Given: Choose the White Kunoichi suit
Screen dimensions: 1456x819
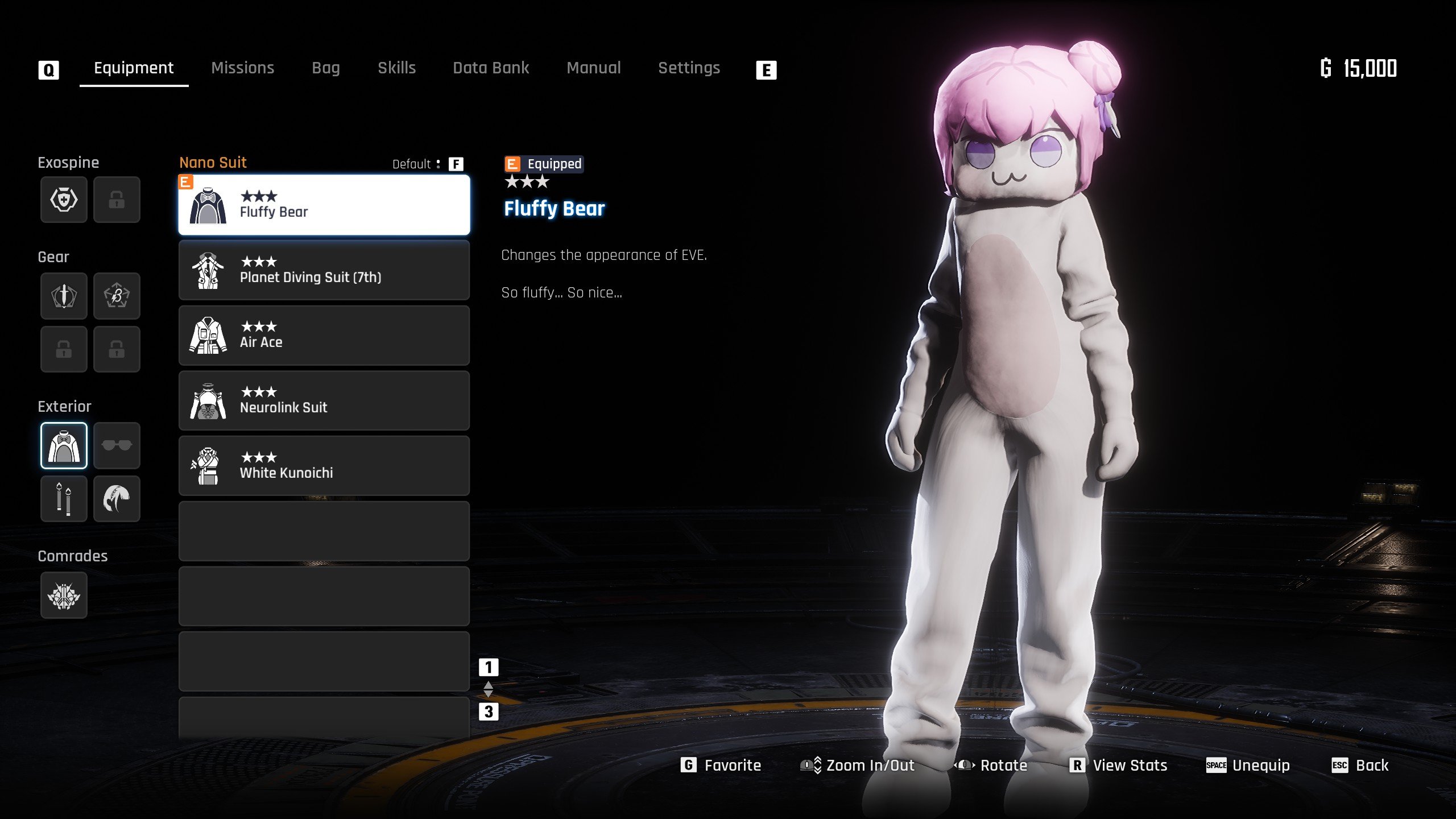Looking at the screenshot, I should click(x=324, y=466).
